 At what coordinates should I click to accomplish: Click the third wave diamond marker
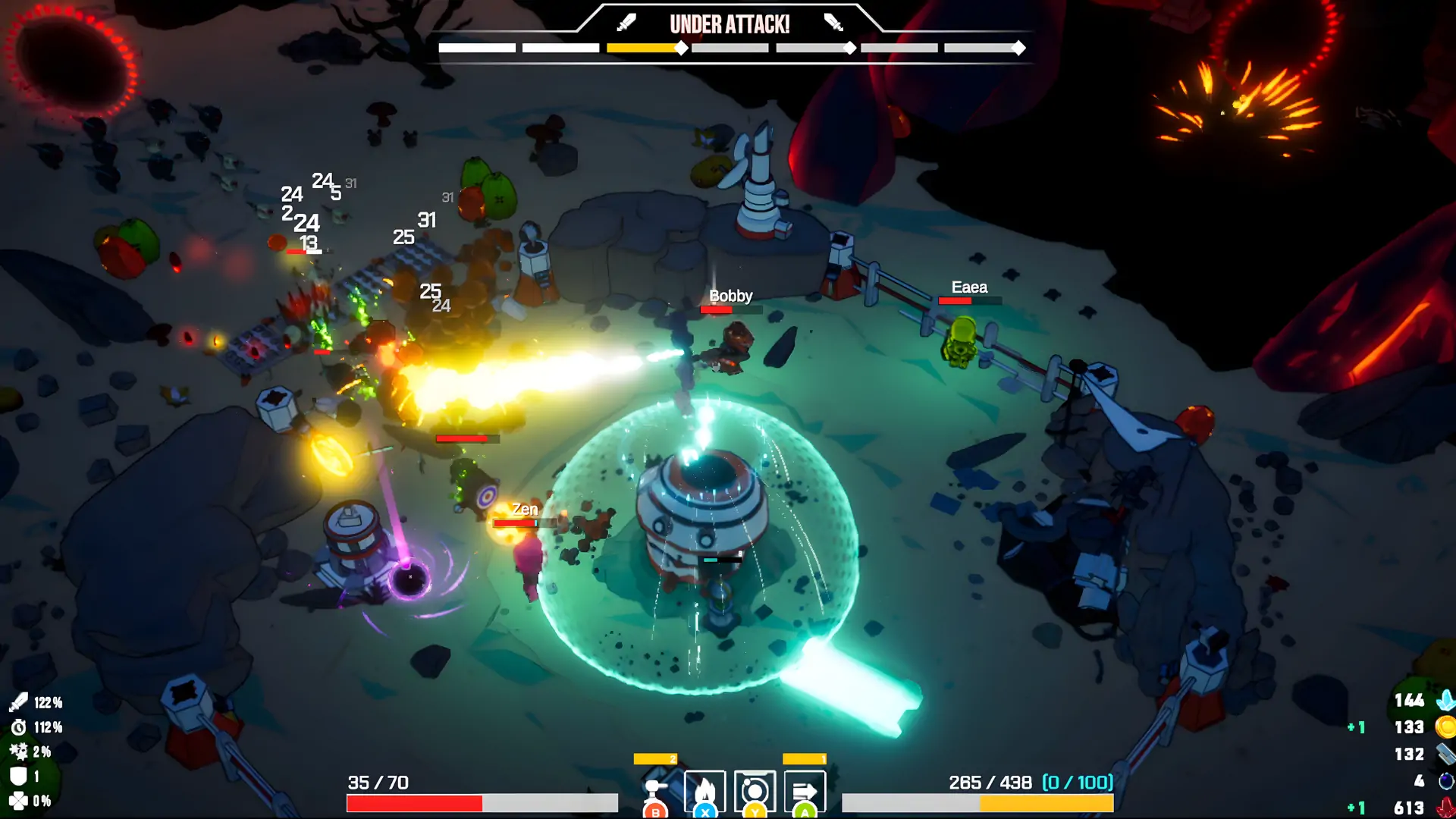[x=1018, y=49]
